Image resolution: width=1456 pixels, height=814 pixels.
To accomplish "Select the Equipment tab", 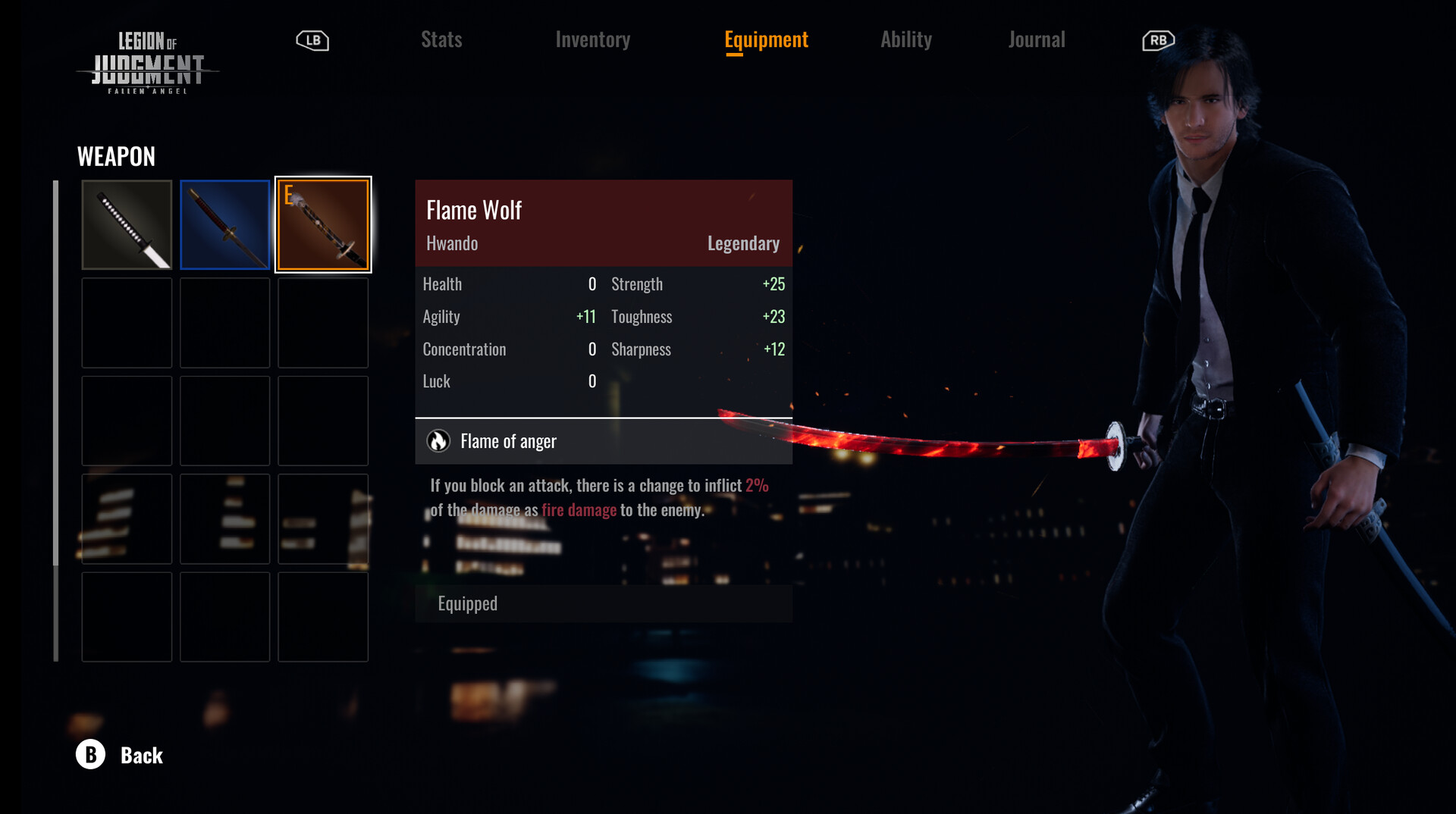I will (x=766, y=39).
